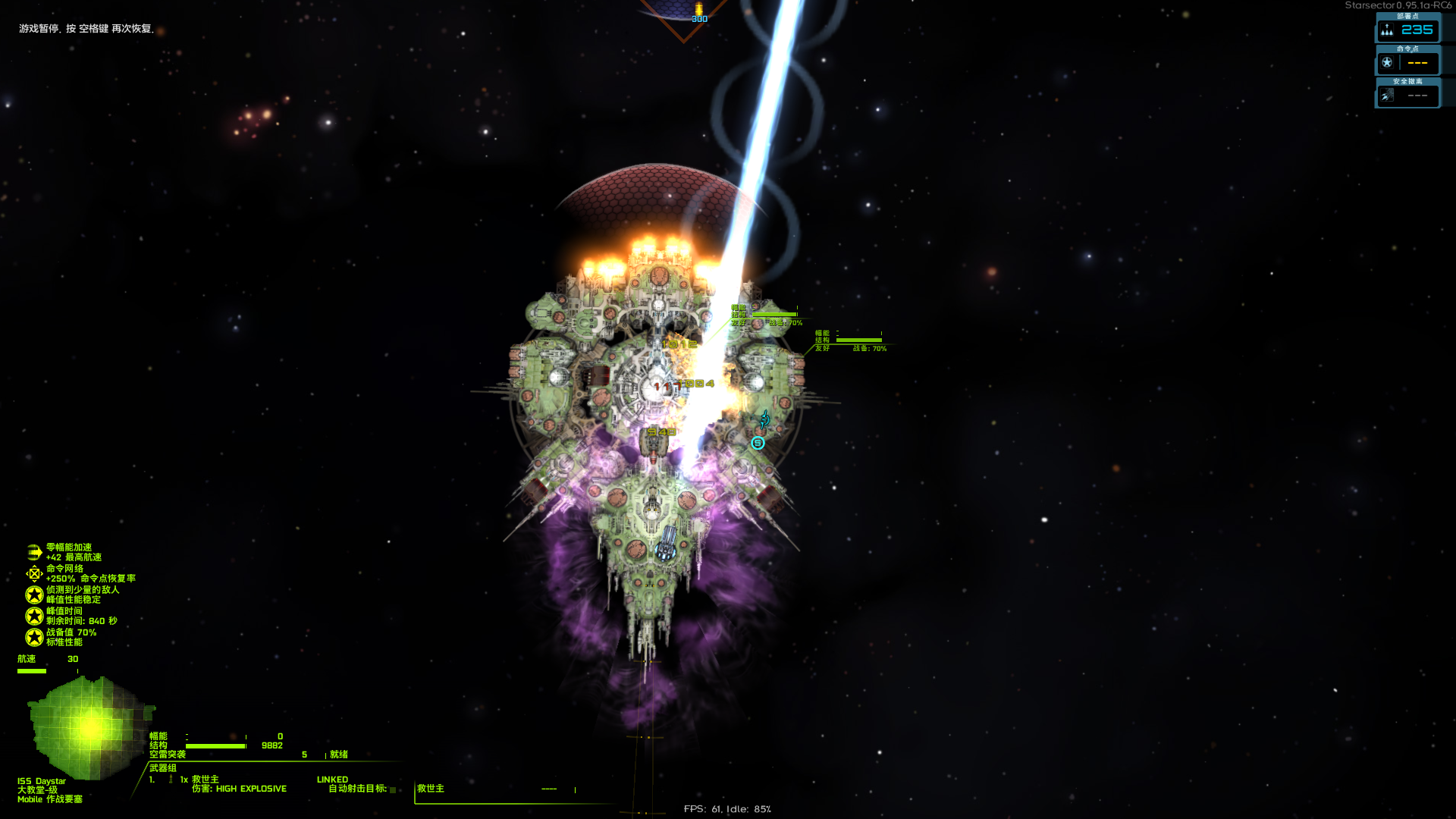This screenshot has width=1456, height=819.
Task: Select the command network status icon
Action: point(34,573)
